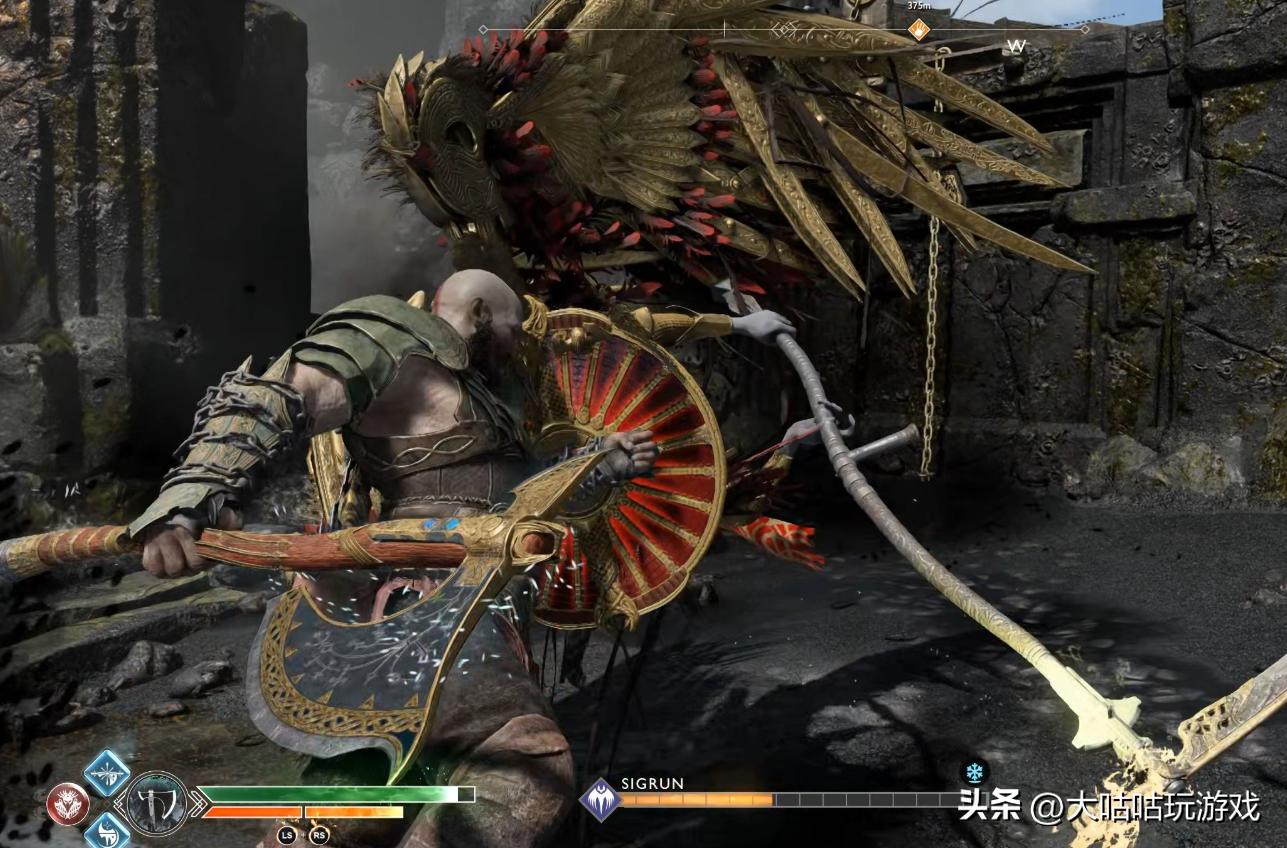Click the W compass direction marker
The height and width of the screenshot is (848, 1287).
pyautogui.click(x=1017, y=45)
